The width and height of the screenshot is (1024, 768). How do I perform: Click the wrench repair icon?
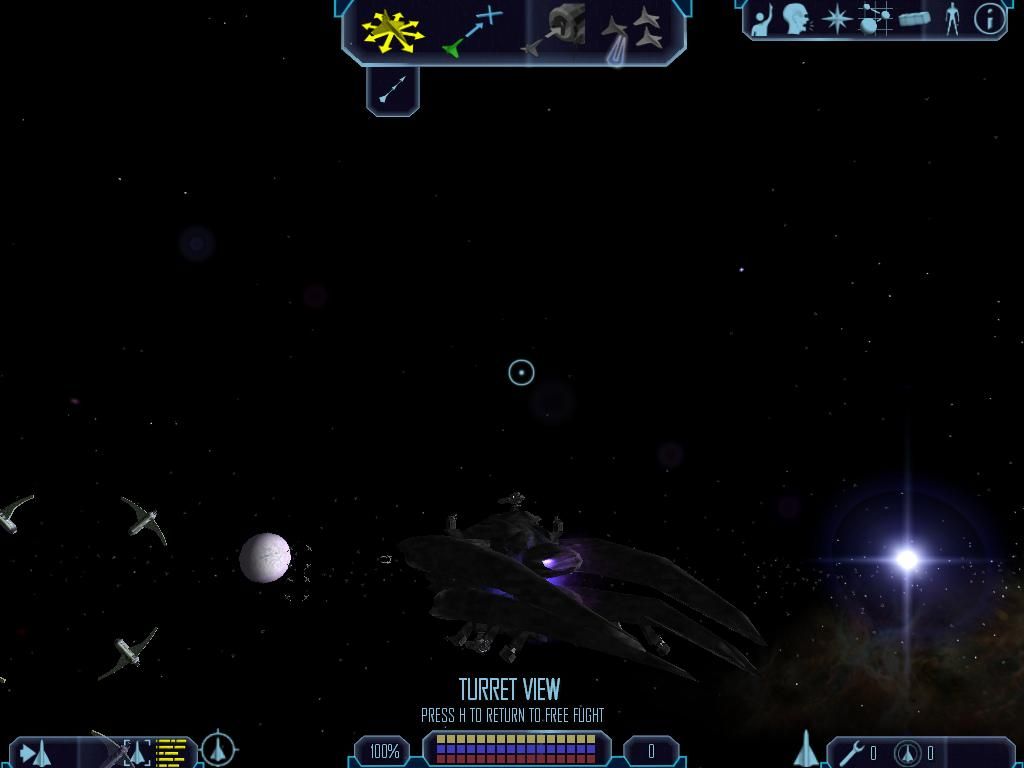tap(853, 752)
